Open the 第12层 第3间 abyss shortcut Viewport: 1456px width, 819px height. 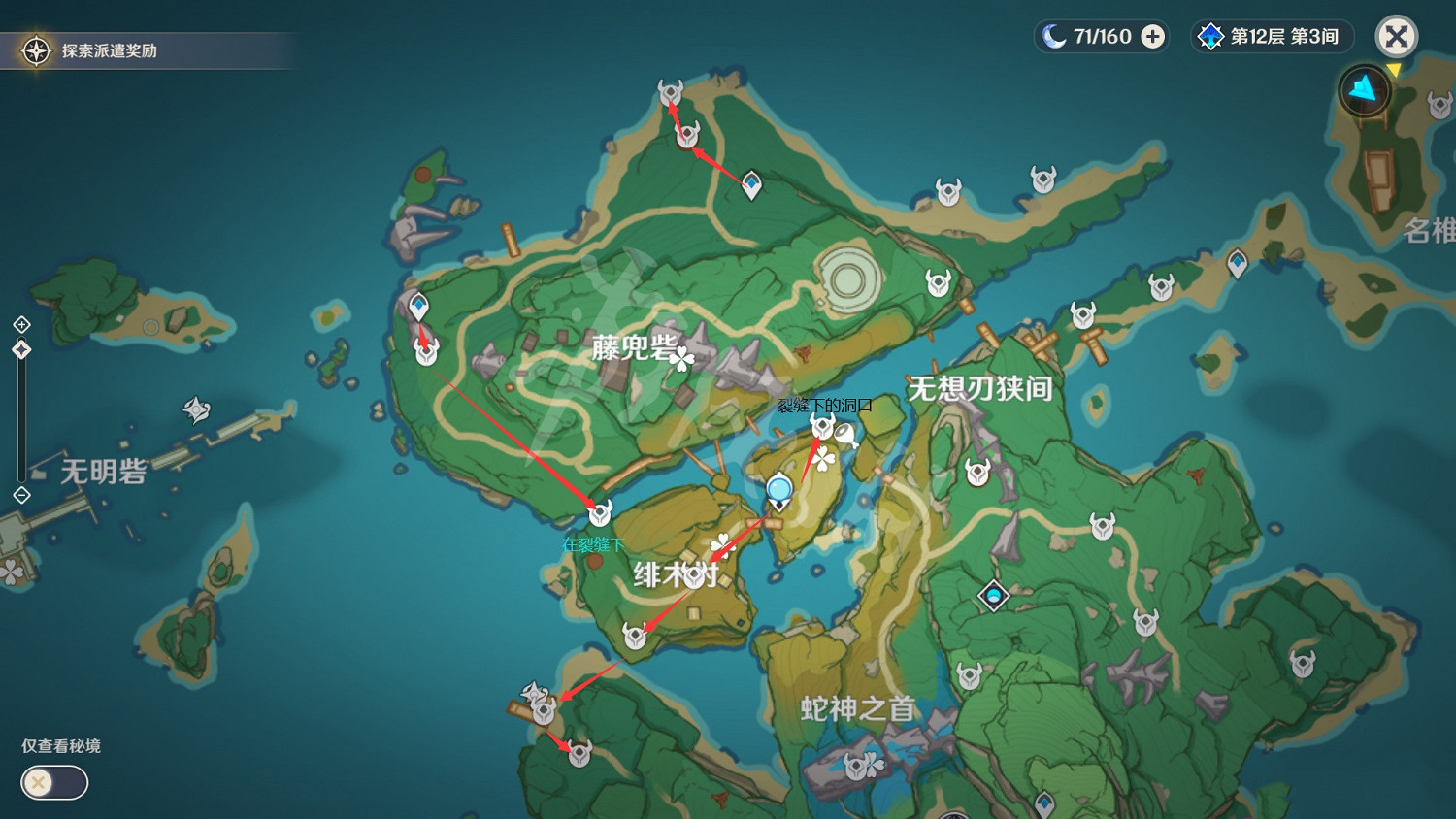(1272, 36)
